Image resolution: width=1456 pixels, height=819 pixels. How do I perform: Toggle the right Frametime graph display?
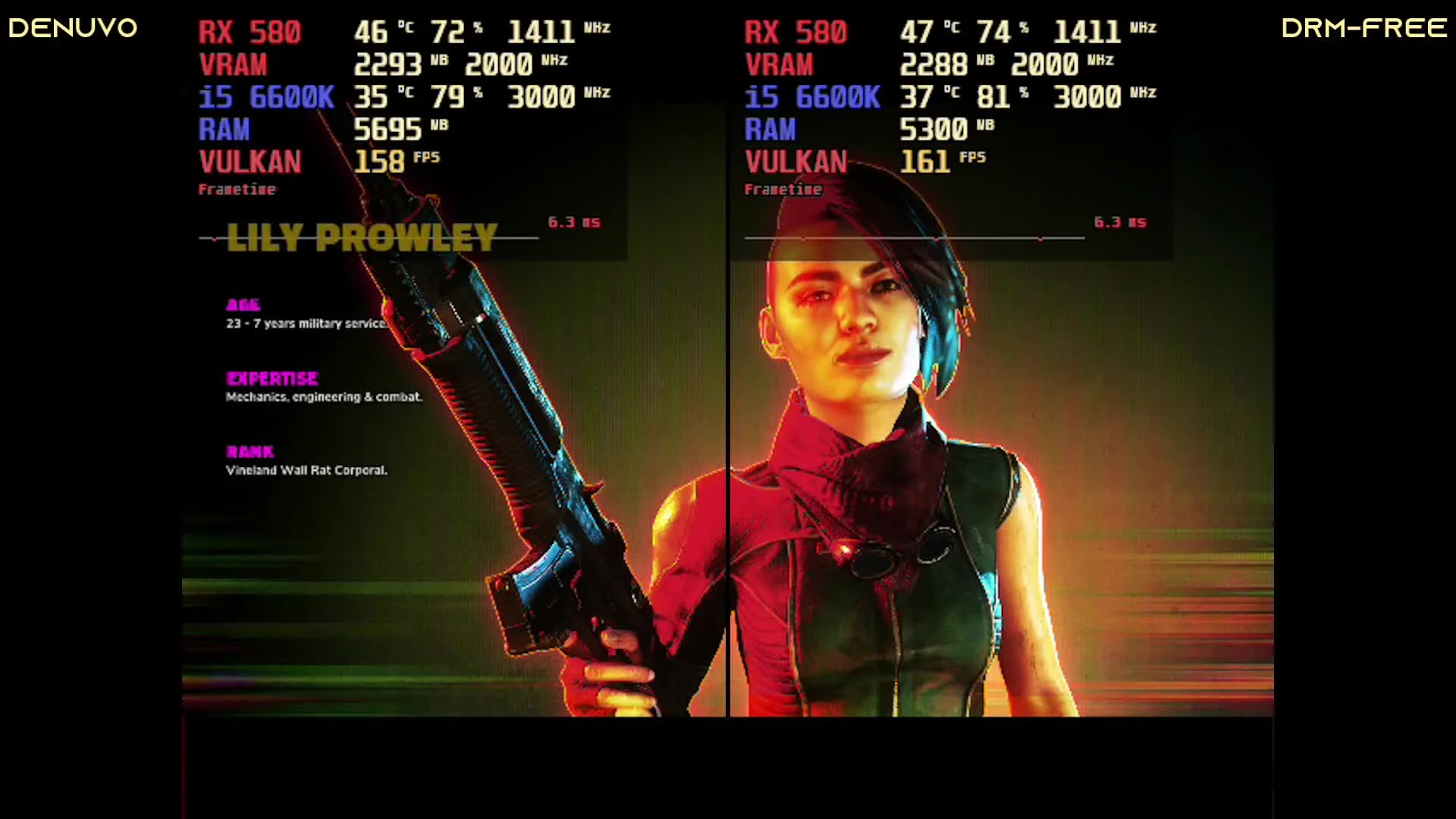[783, 190]
